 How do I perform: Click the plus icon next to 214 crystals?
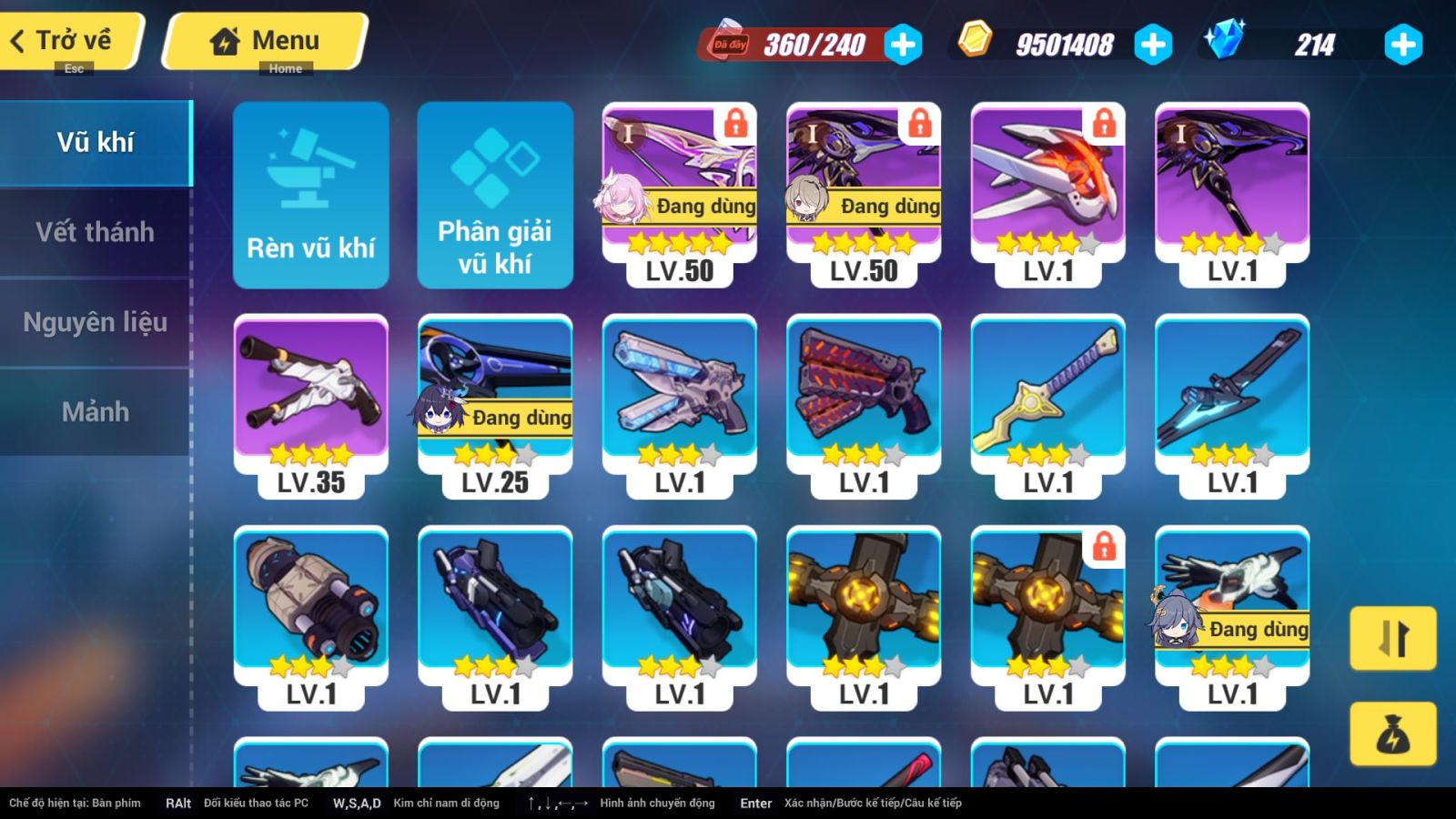coord(1401,43)
